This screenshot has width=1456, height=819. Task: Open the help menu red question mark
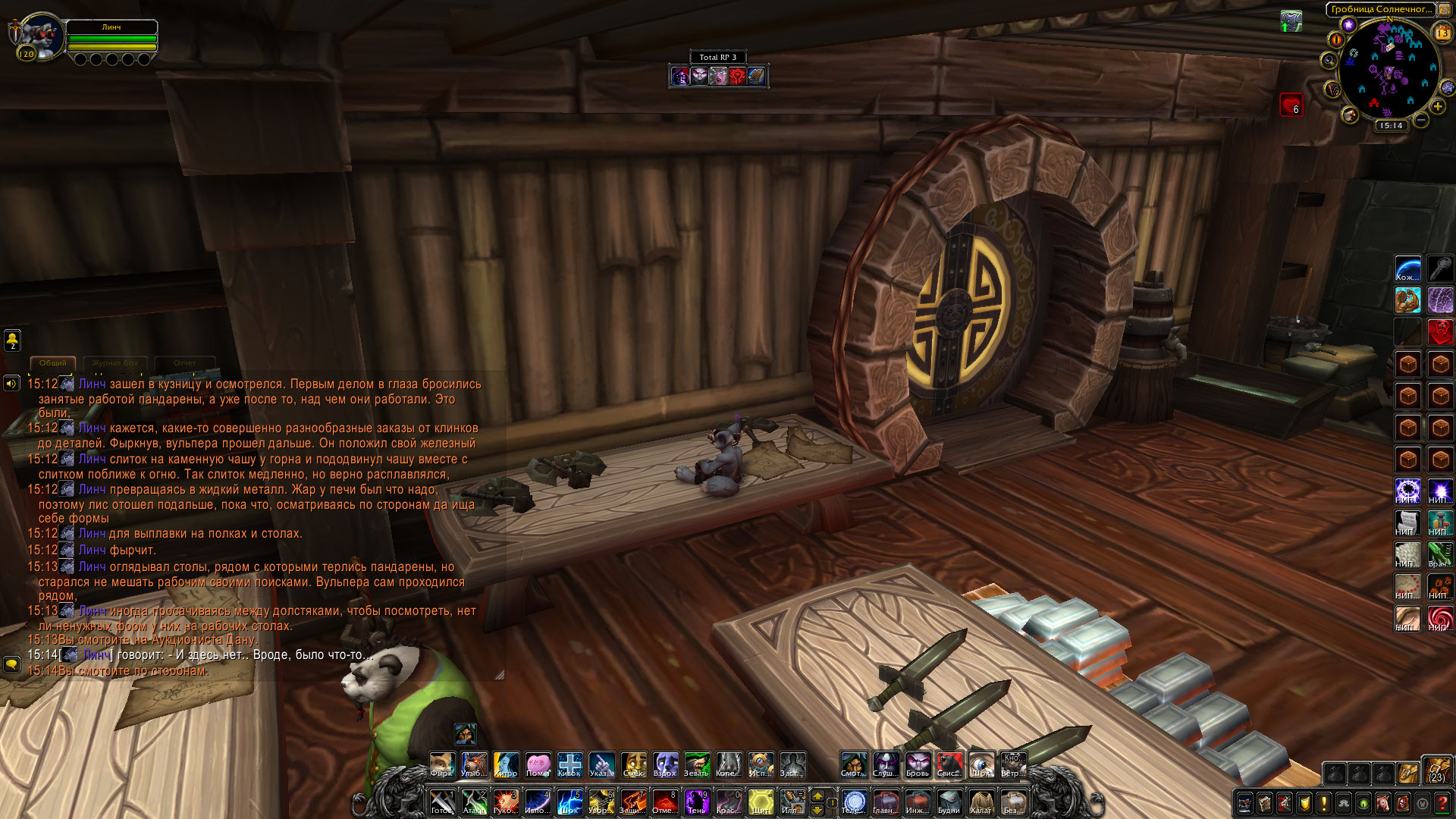point(1442,803)
